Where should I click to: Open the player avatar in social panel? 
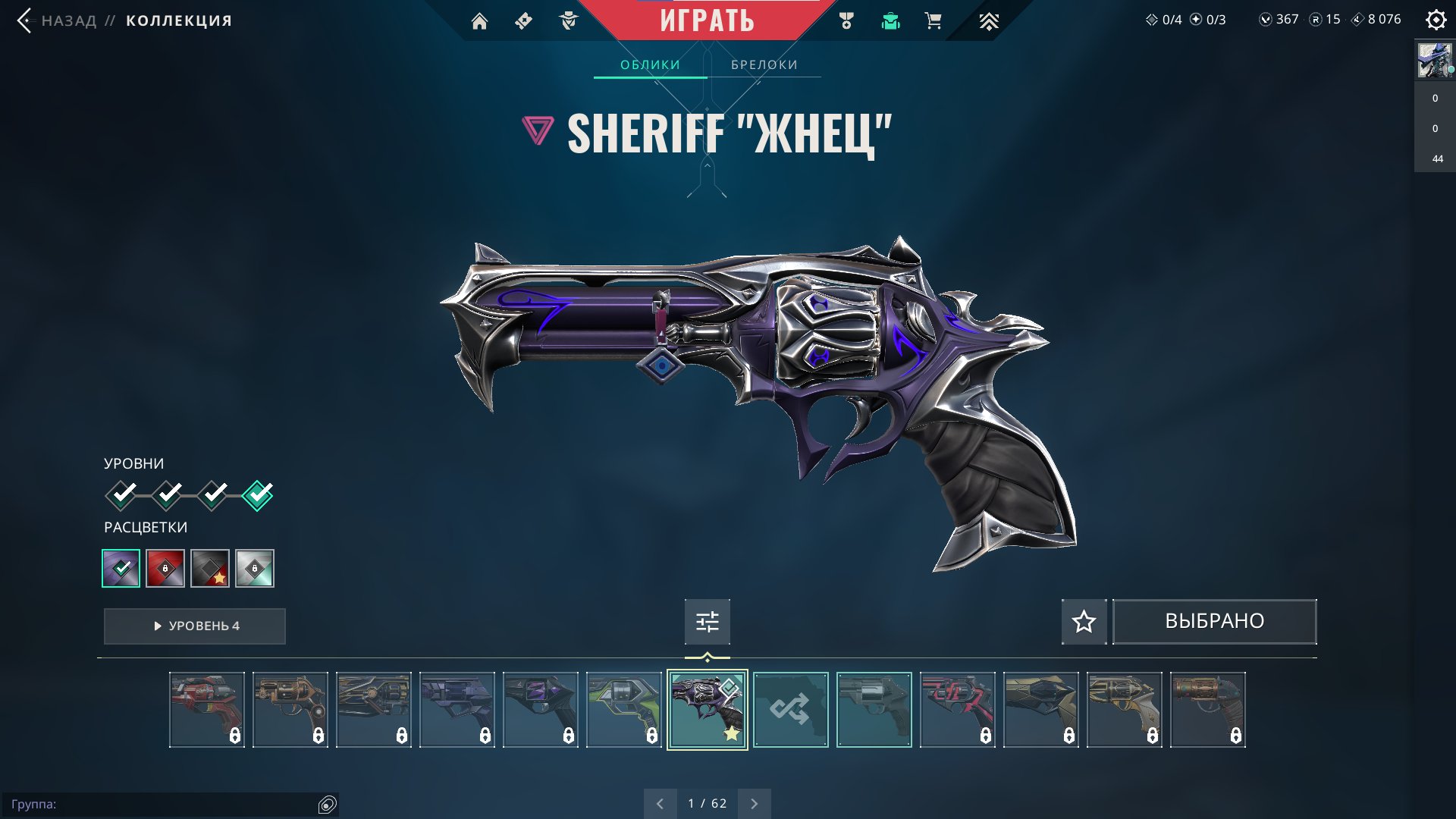click(x=1435, y=61)
